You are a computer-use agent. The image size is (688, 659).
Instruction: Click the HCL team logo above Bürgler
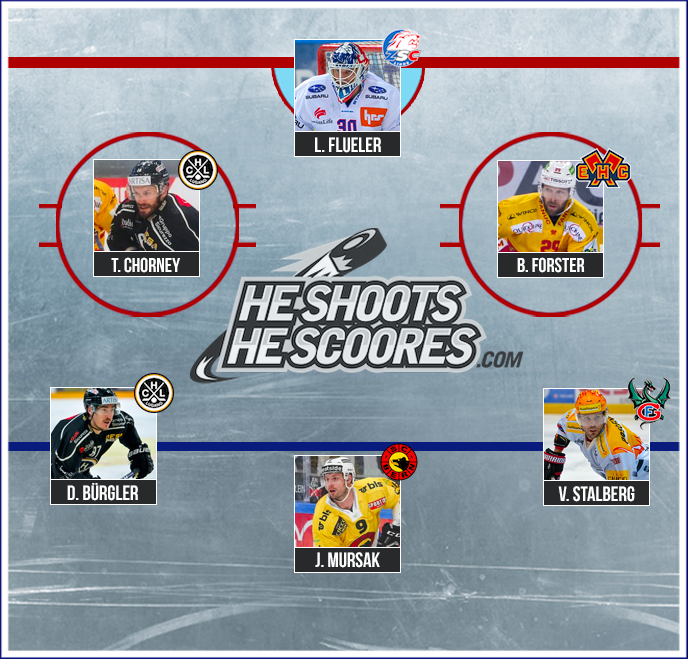click(154, 394)
